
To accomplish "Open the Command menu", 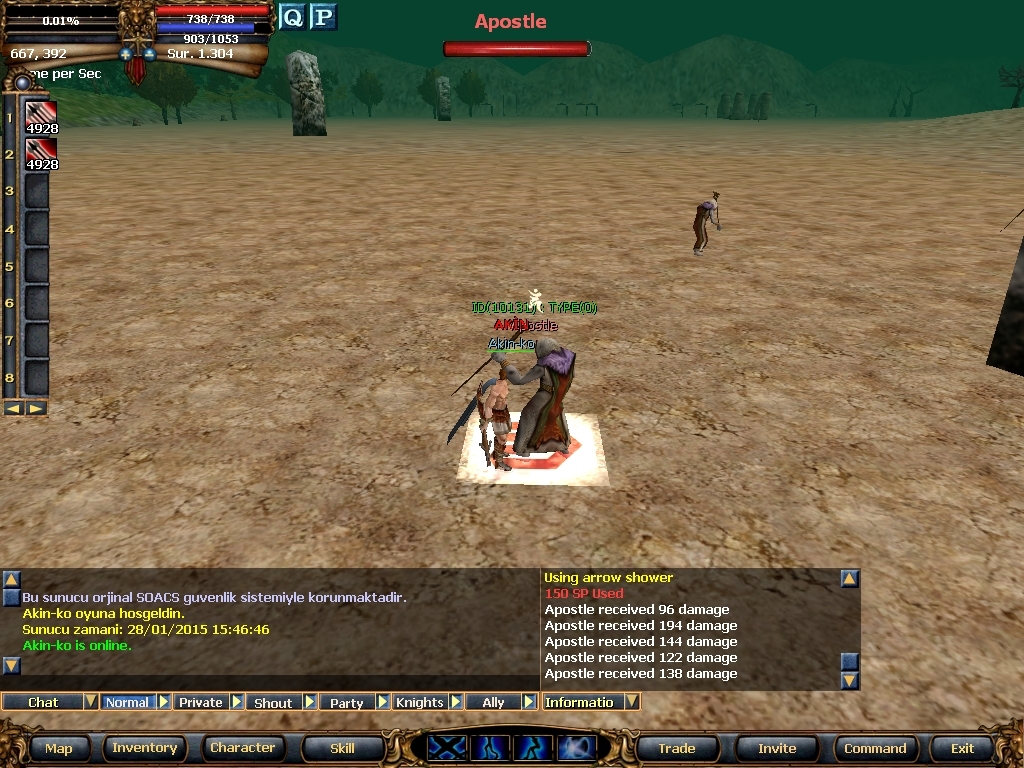I will [x=875, y=748].
